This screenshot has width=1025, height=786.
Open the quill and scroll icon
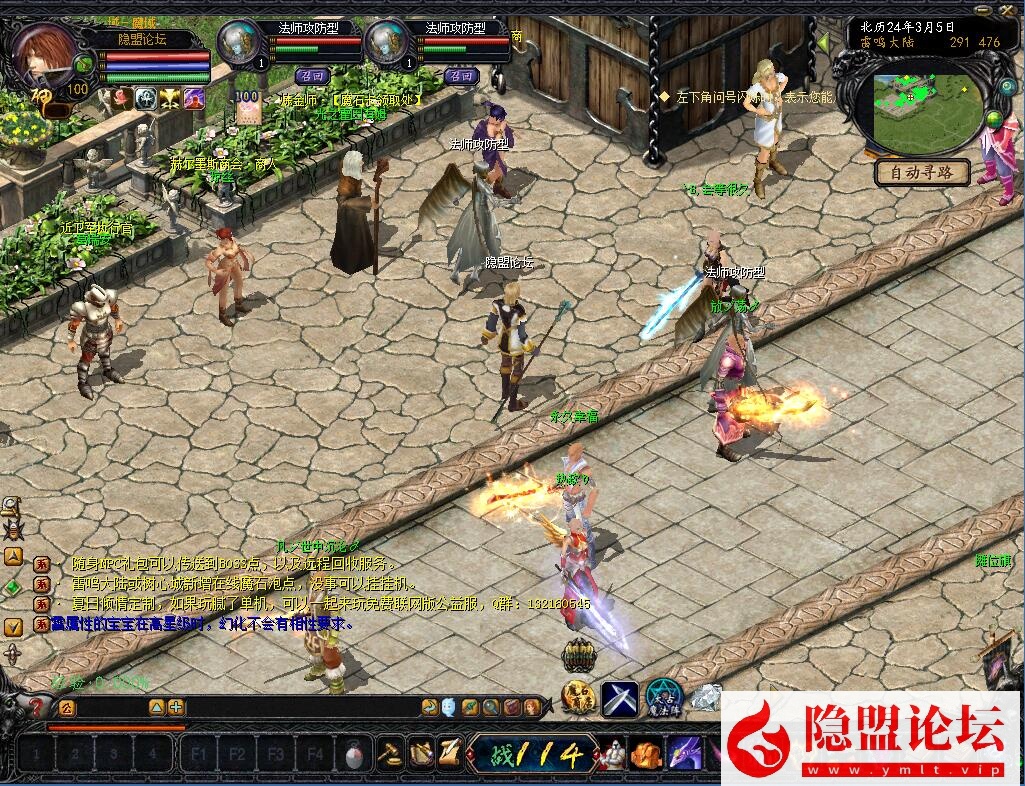[449, 753]
